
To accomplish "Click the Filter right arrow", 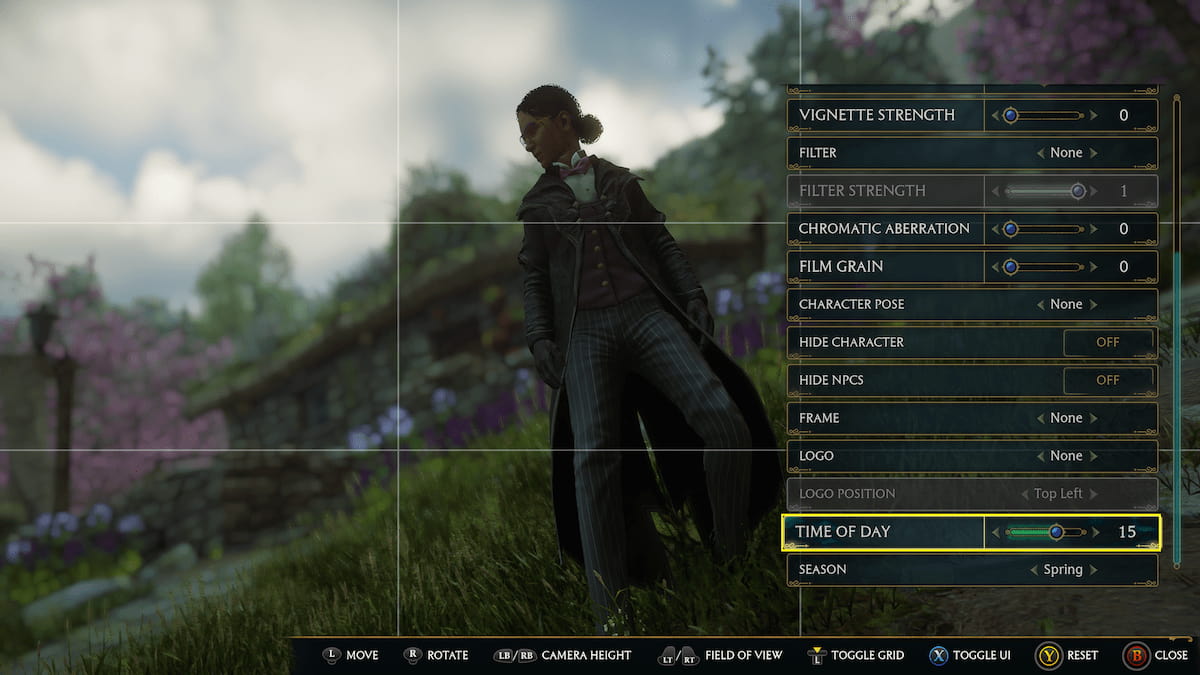I will [1094, 153].
